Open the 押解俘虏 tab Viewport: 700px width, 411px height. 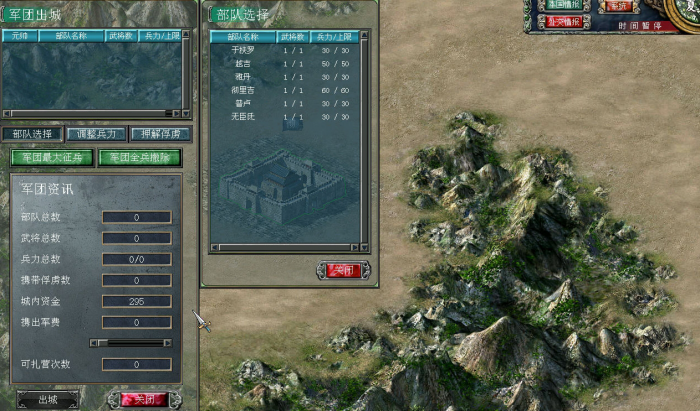(161, 133)
